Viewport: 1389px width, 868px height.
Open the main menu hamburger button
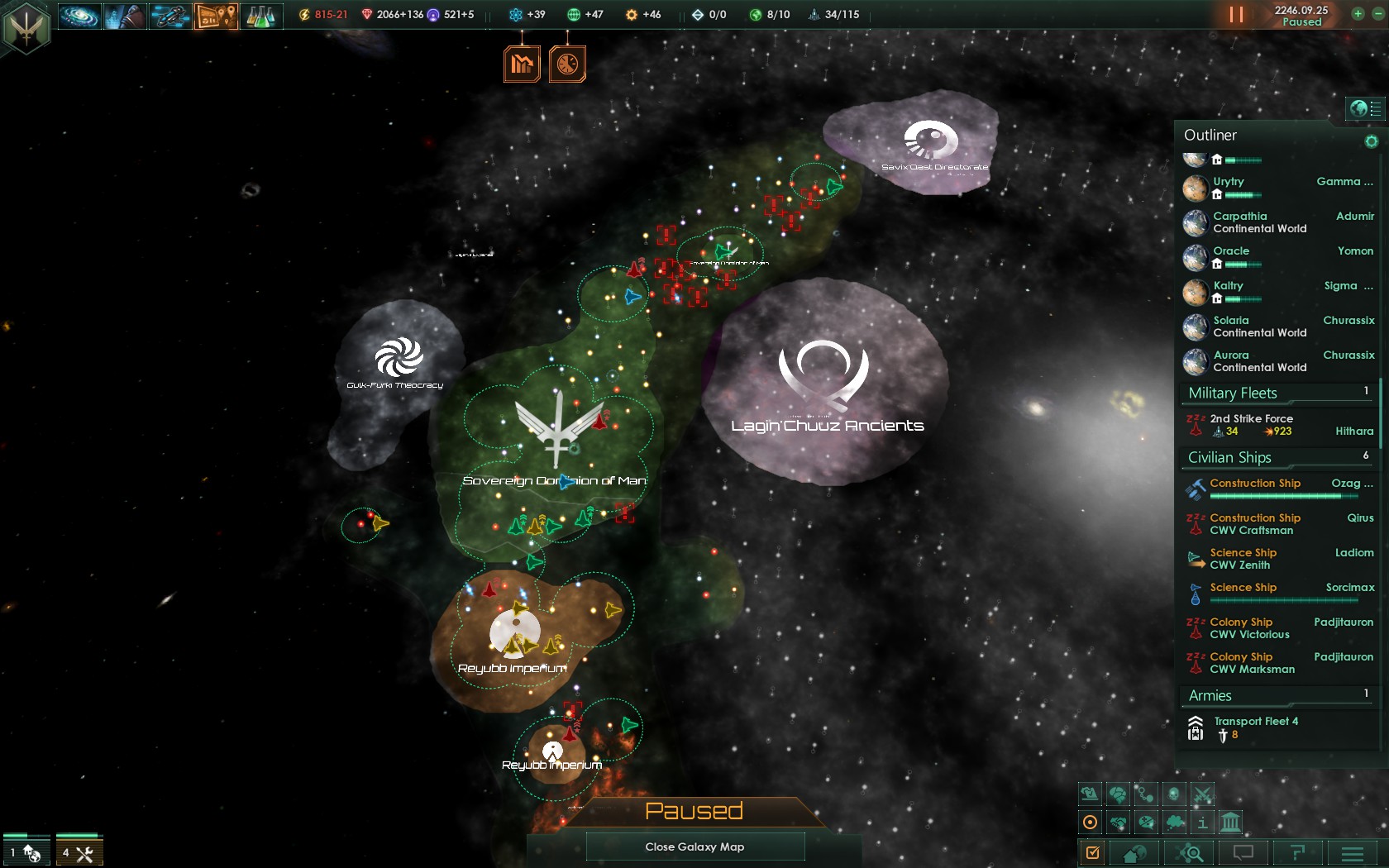tap(1353, 853)
